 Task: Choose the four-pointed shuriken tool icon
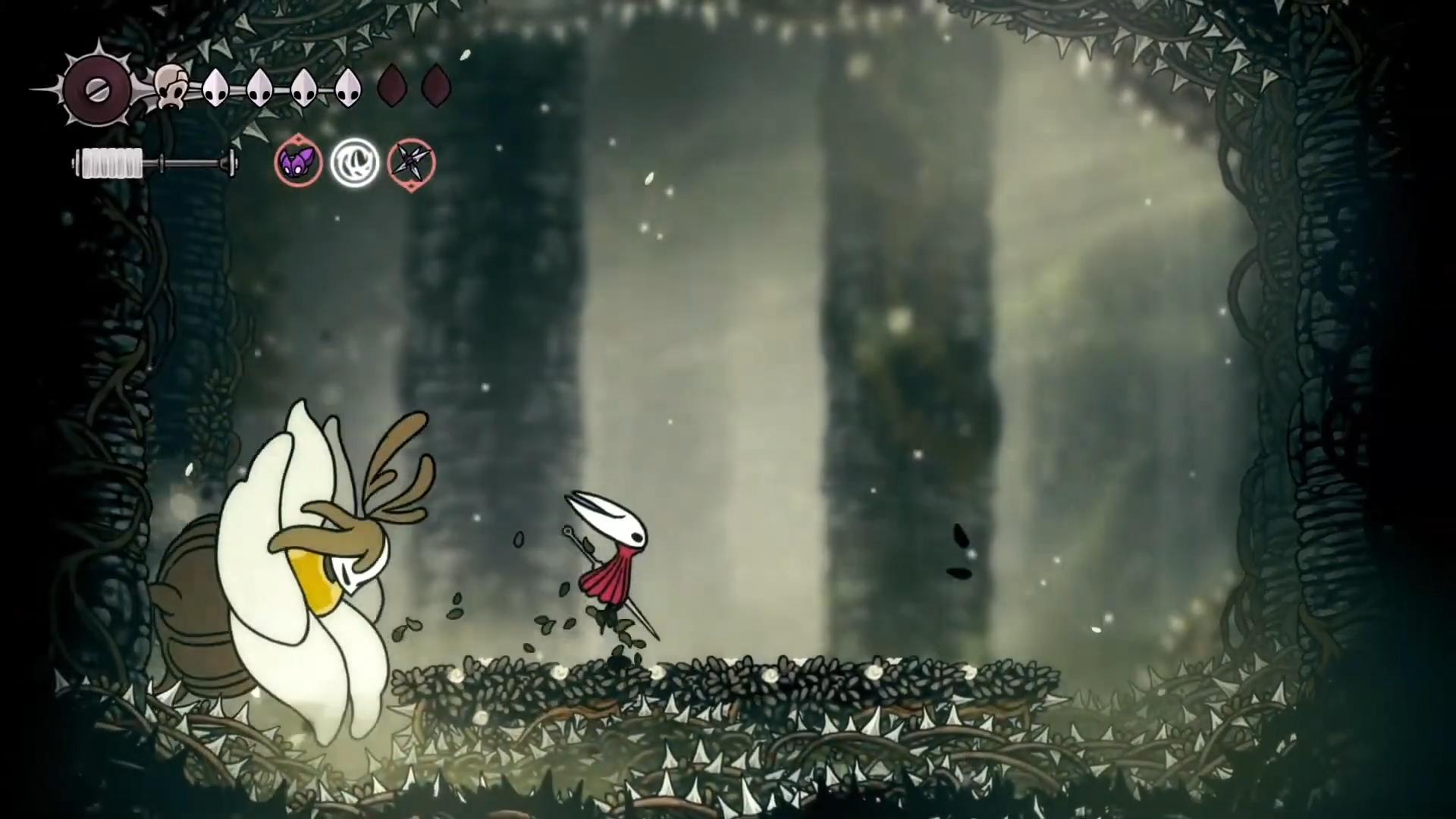tap(412, 162)
